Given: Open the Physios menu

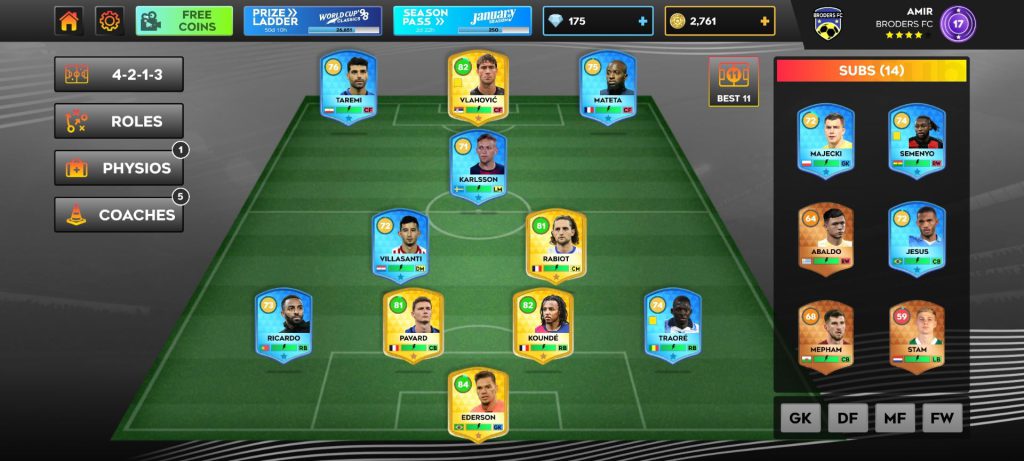Looking at the screenshot, I should (119, 168).
